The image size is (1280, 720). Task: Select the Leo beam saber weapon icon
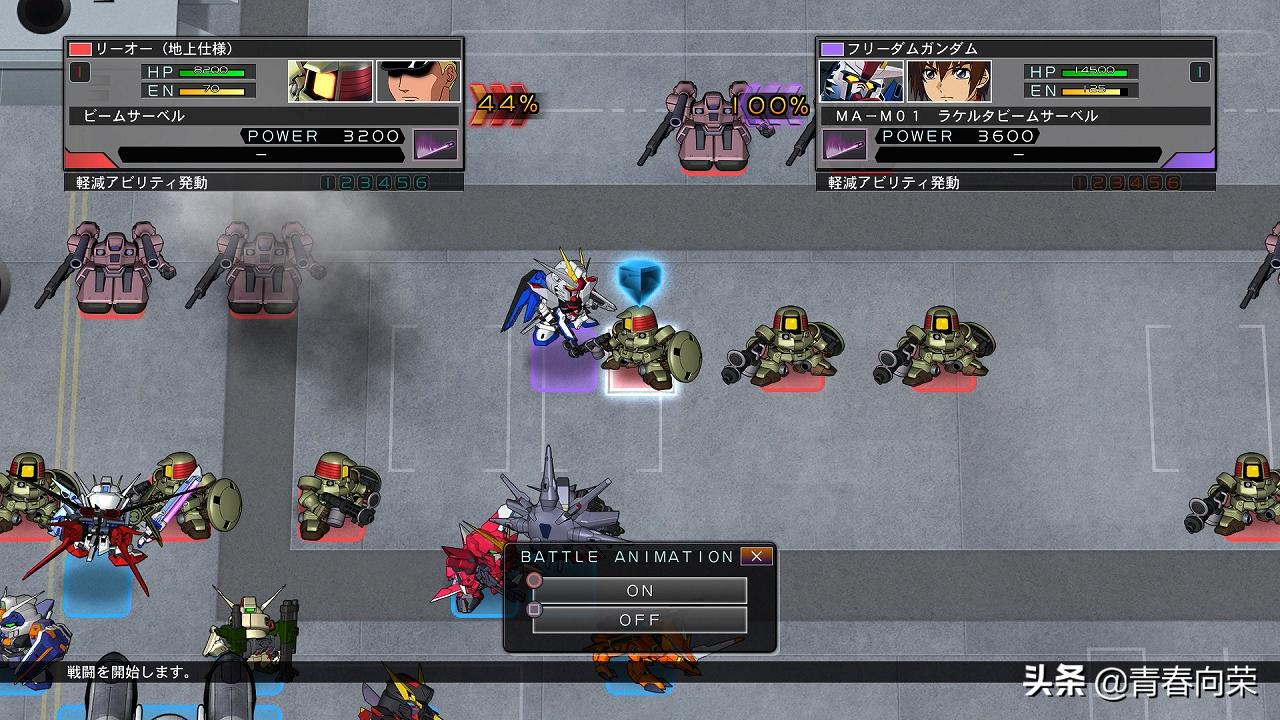[436, 145]
